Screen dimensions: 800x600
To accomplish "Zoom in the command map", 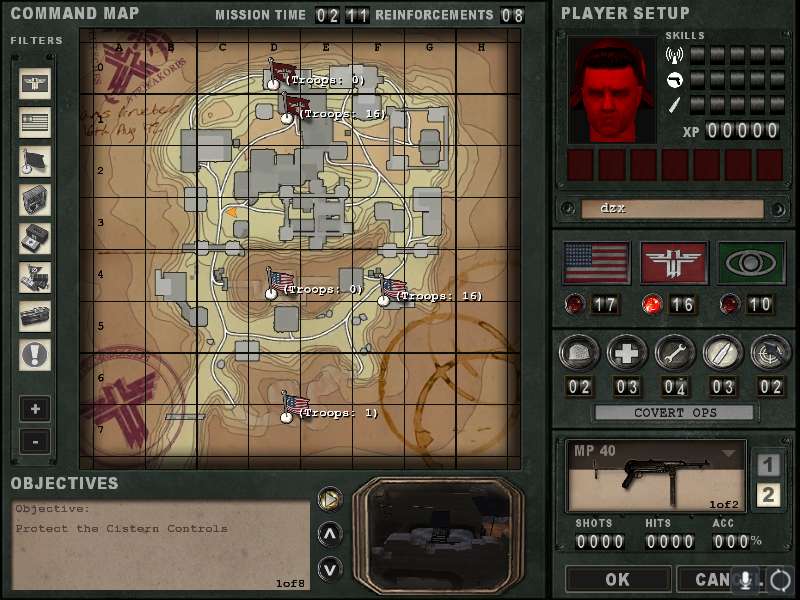I will coord(34,409).
